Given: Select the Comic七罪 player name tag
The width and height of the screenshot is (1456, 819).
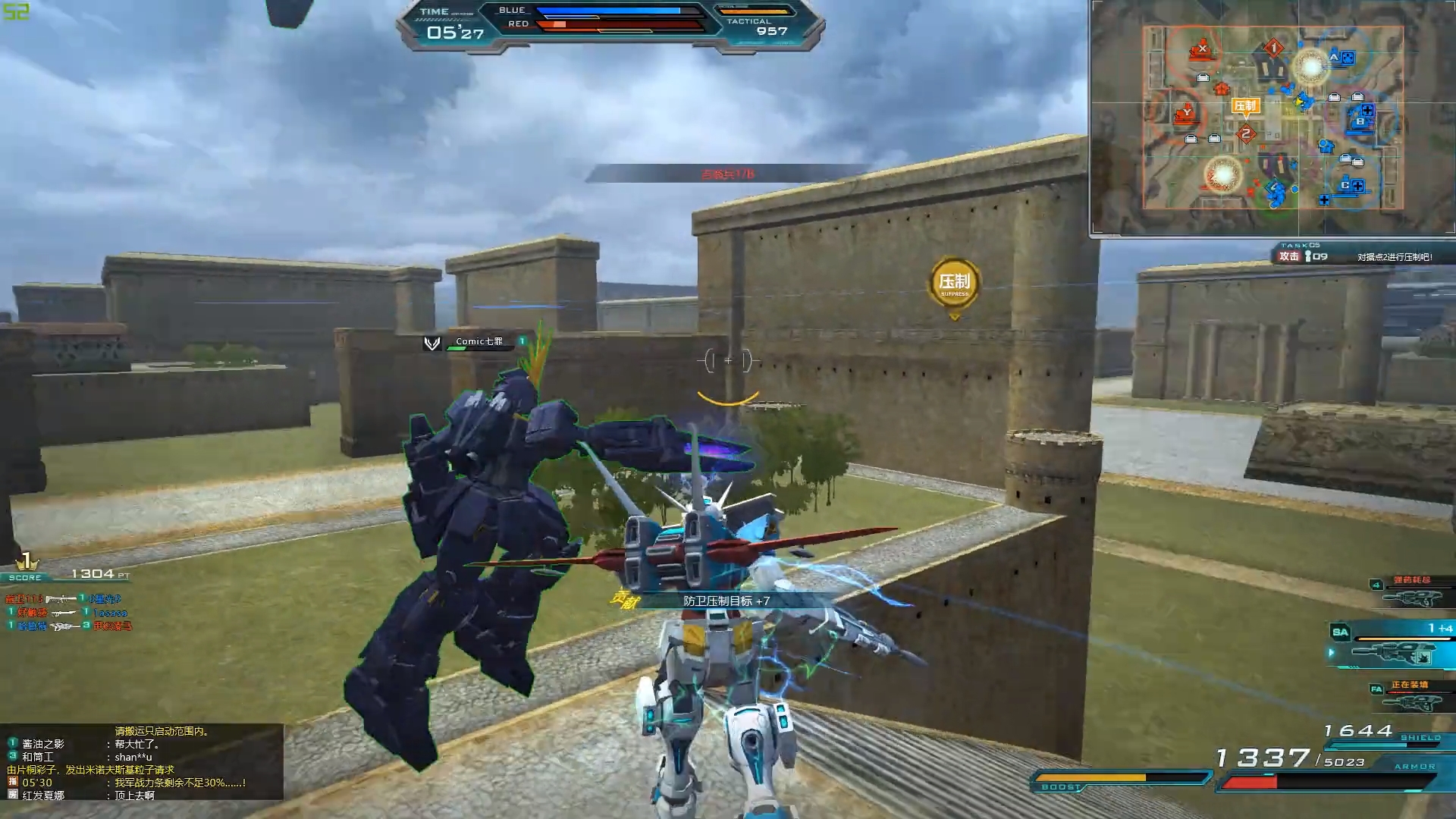Looking at the screenshot, I should (479, 342).
